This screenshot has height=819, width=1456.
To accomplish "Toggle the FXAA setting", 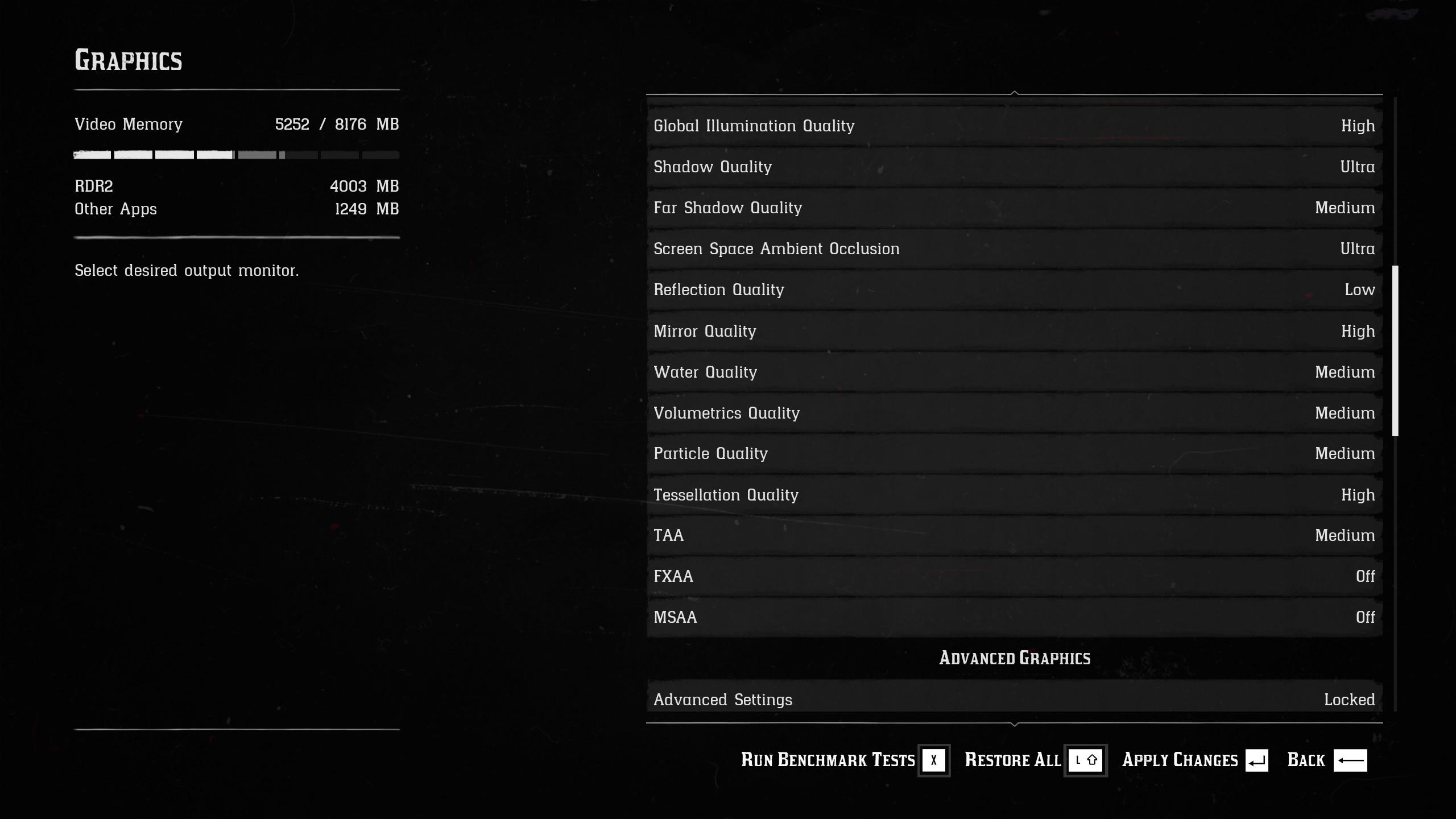I will (1014, 576).
